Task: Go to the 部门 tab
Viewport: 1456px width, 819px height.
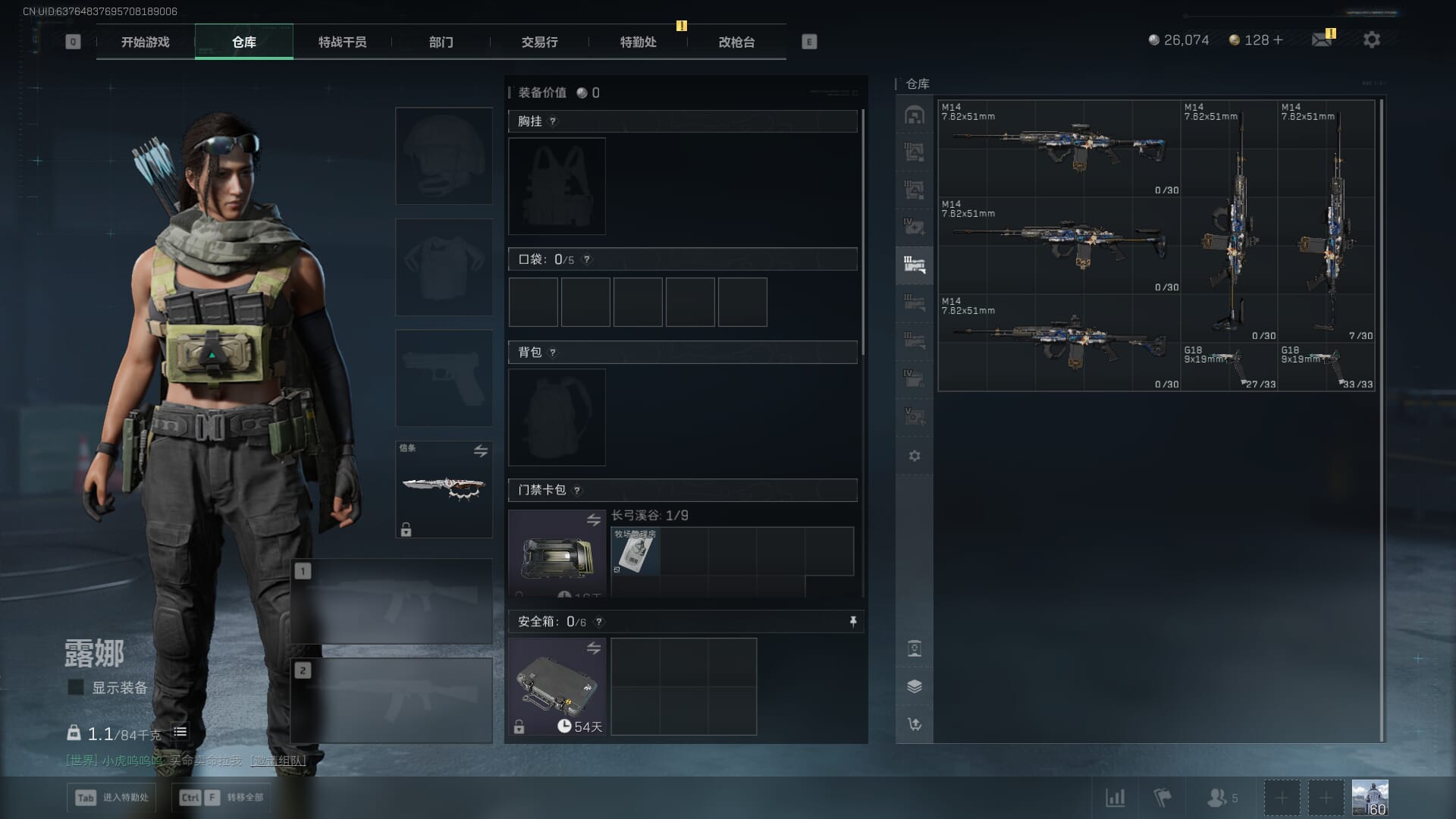Action: pos(441,42)
